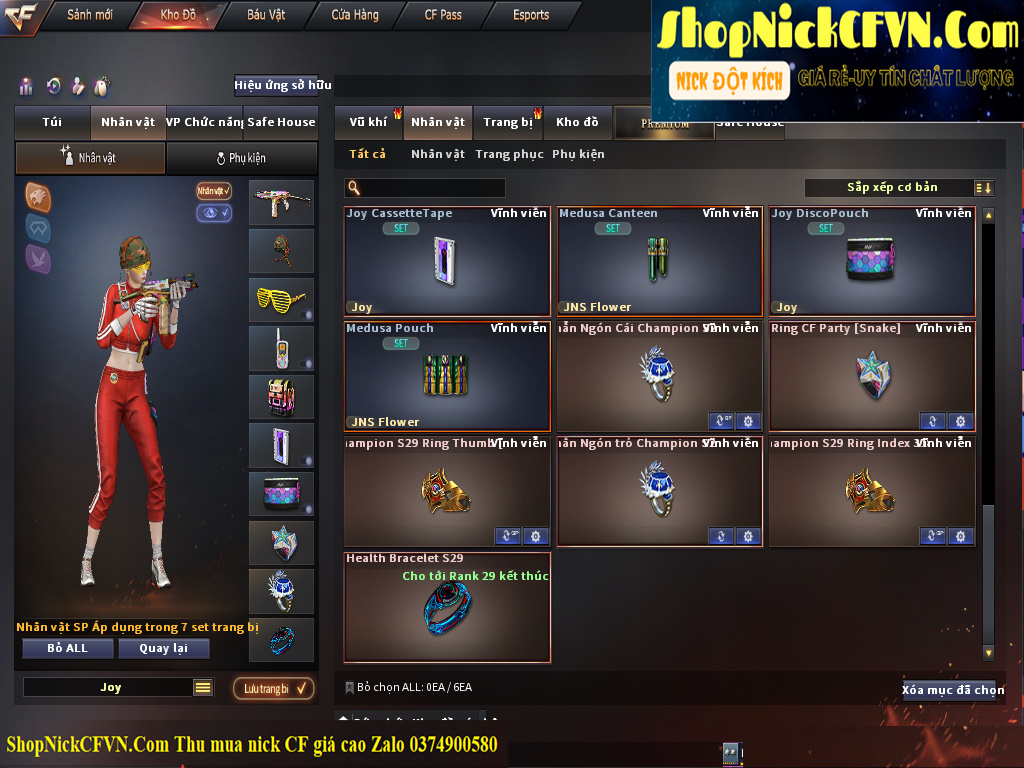Open the CF Pass menu

tap(443, 15)
